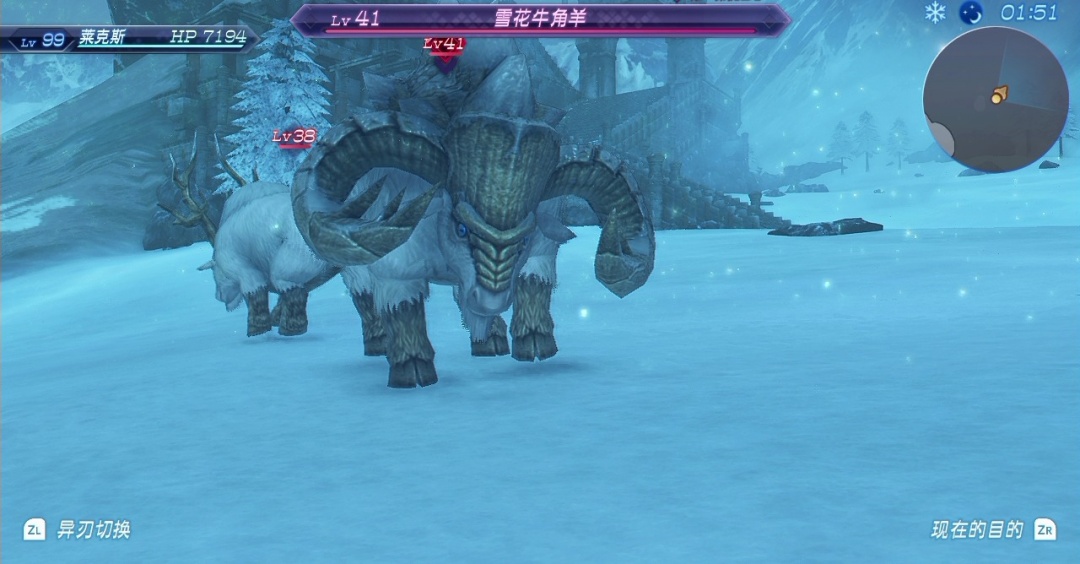1080x564 pixels.
Task: Open the circular minimap
Action: (x=995, y=99)
